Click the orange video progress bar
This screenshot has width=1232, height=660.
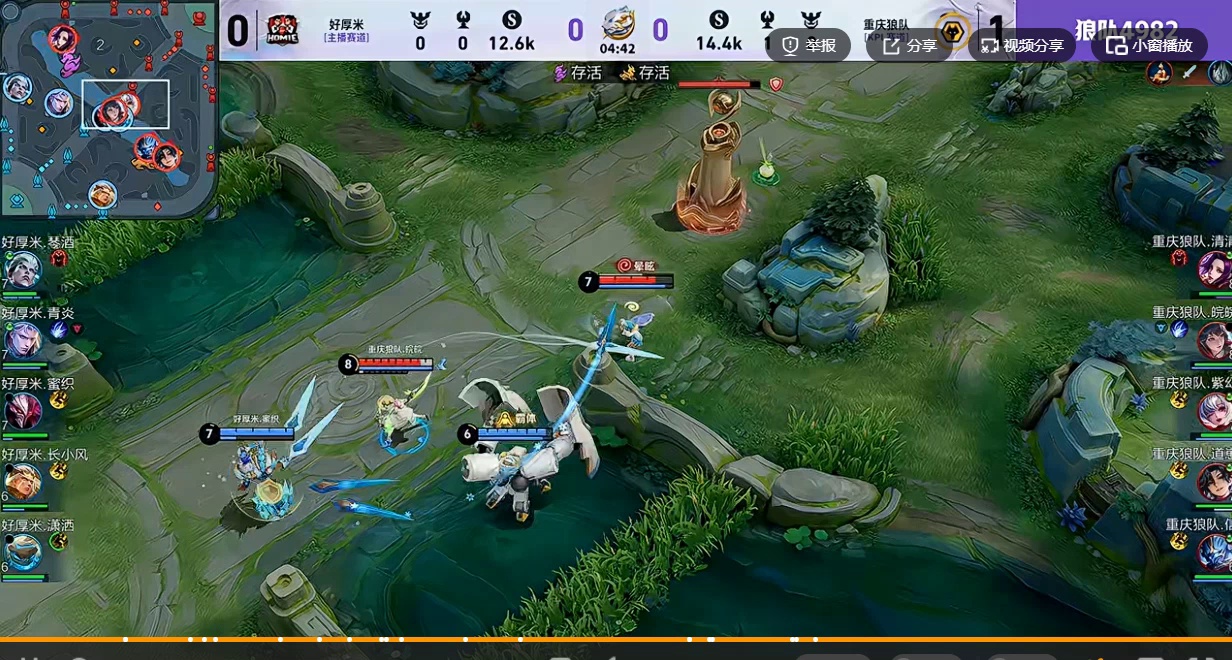[616, 639]
